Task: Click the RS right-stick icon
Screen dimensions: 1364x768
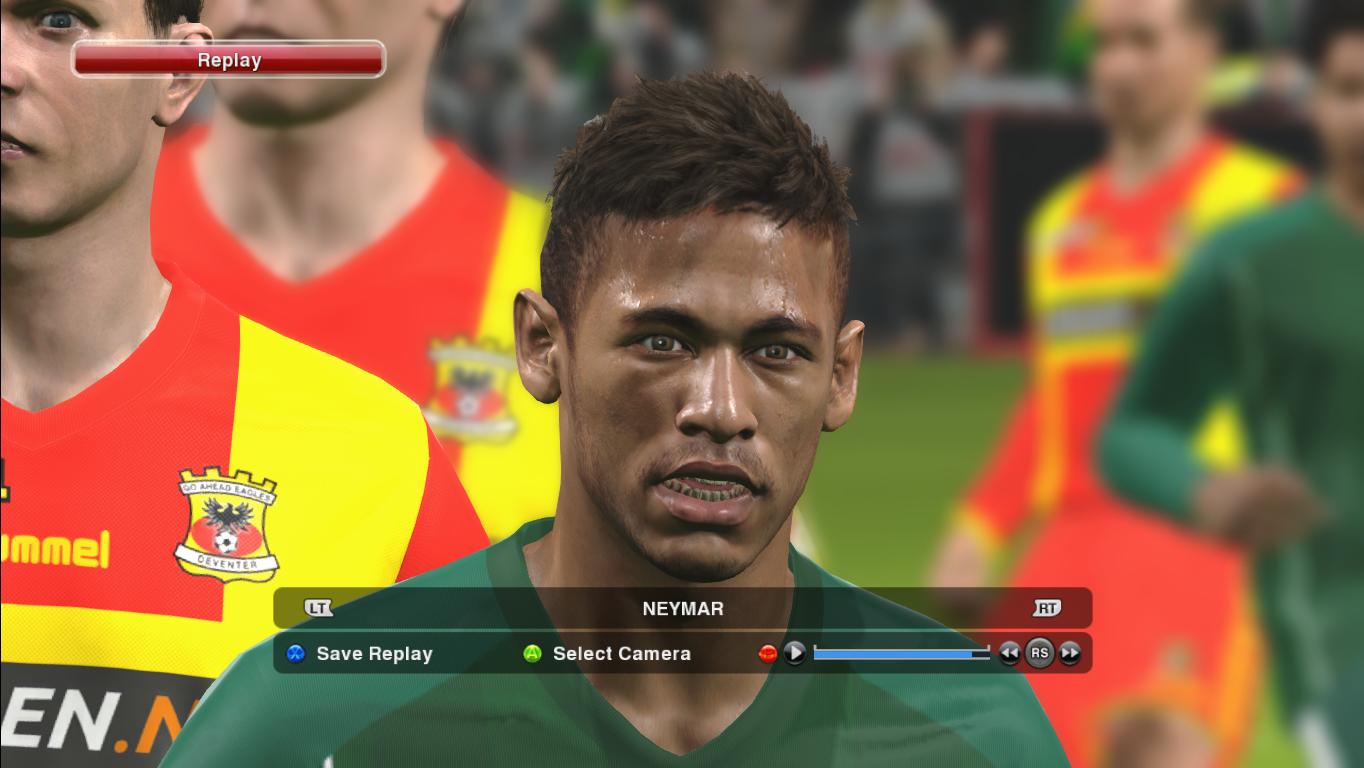Action: point(1039,653)
